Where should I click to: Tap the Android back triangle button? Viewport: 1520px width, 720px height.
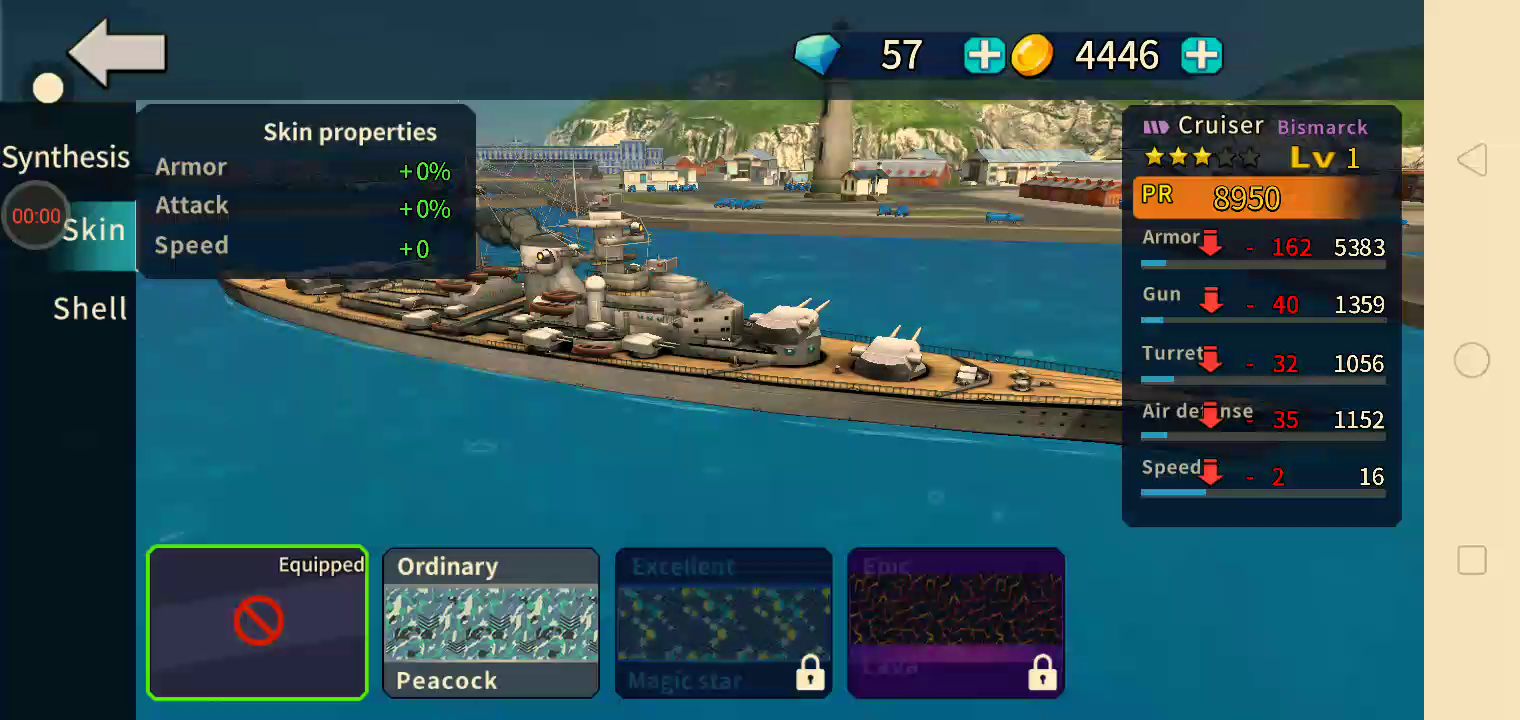coord(1471,160)
